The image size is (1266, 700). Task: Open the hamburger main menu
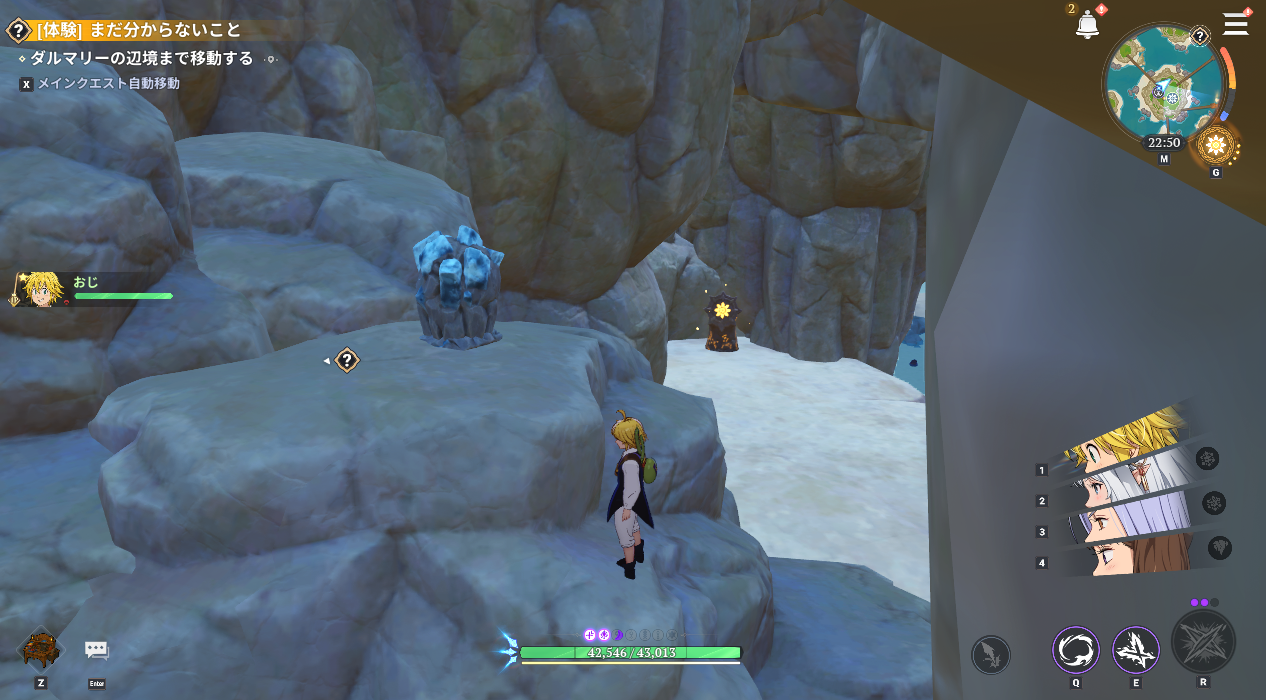1236,24
